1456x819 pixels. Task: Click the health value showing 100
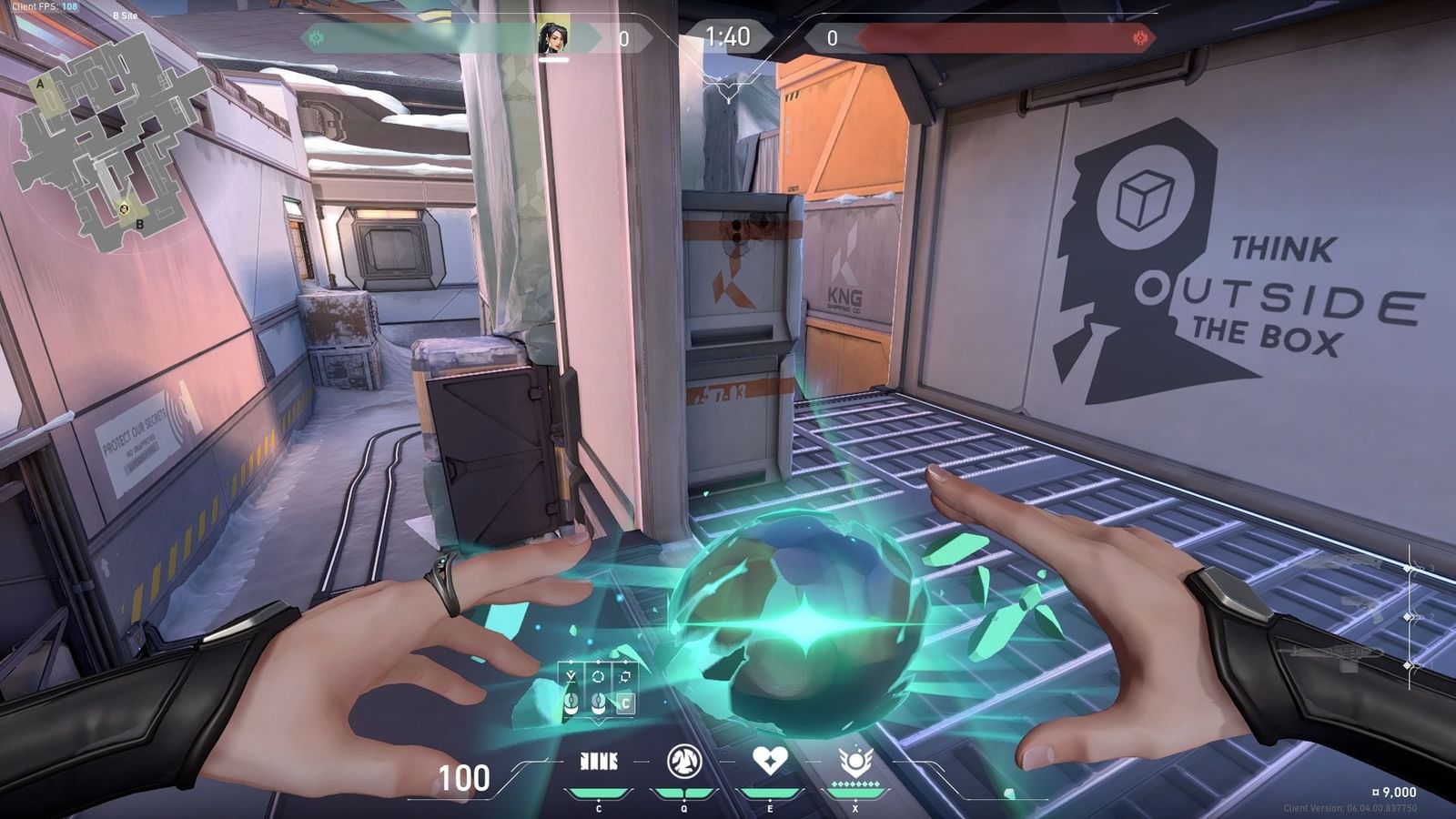[x=464, y=779]
